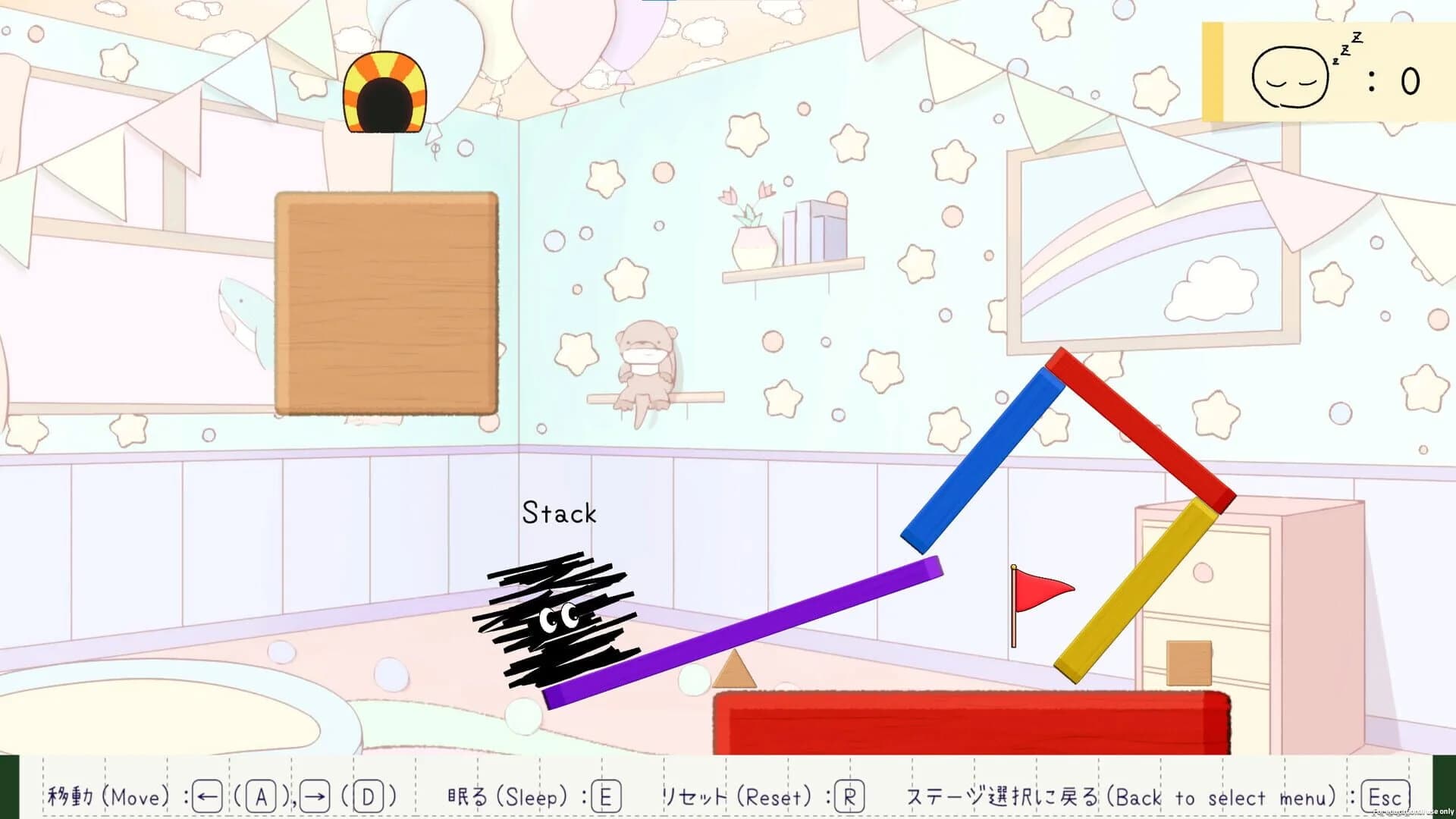Click the D key icon for moving right

pyautogui.click(x=366, y=796)
